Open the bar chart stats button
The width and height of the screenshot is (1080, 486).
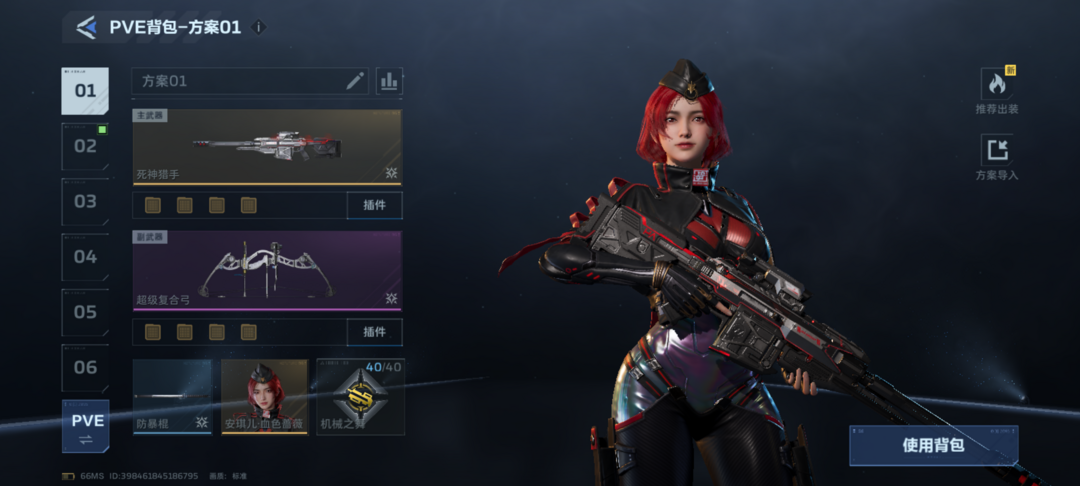(389, 81)
